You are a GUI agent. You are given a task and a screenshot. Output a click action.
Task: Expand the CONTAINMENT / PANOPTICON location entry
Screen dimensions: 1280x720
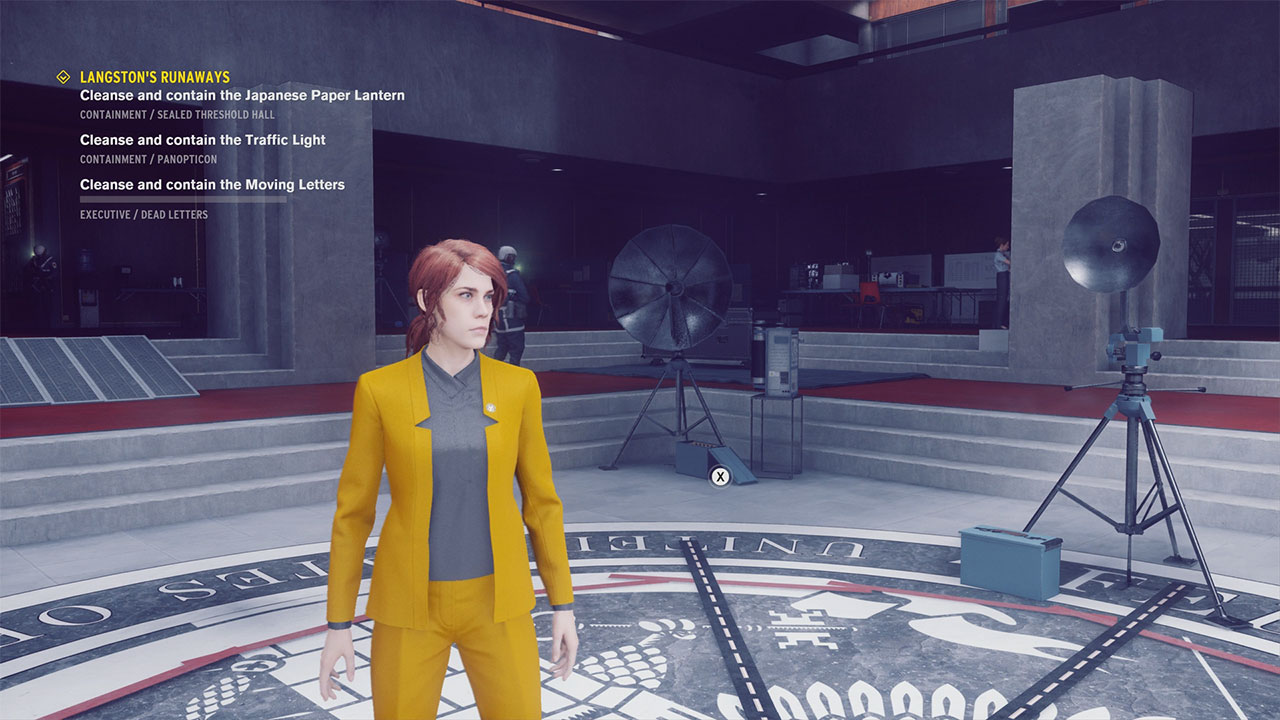(x=147, y=159)
